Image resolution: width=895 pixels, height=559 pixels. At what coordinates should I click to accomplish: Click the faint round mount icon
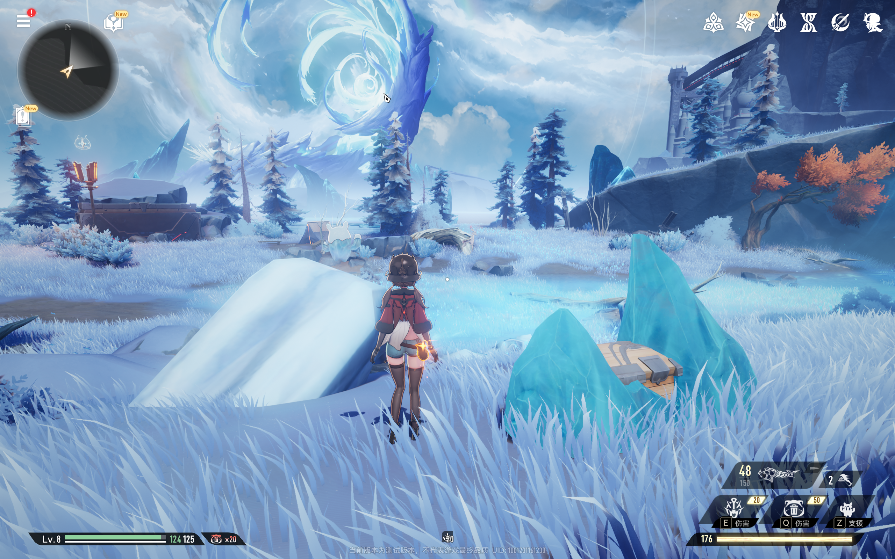click(x=84, y=141)
